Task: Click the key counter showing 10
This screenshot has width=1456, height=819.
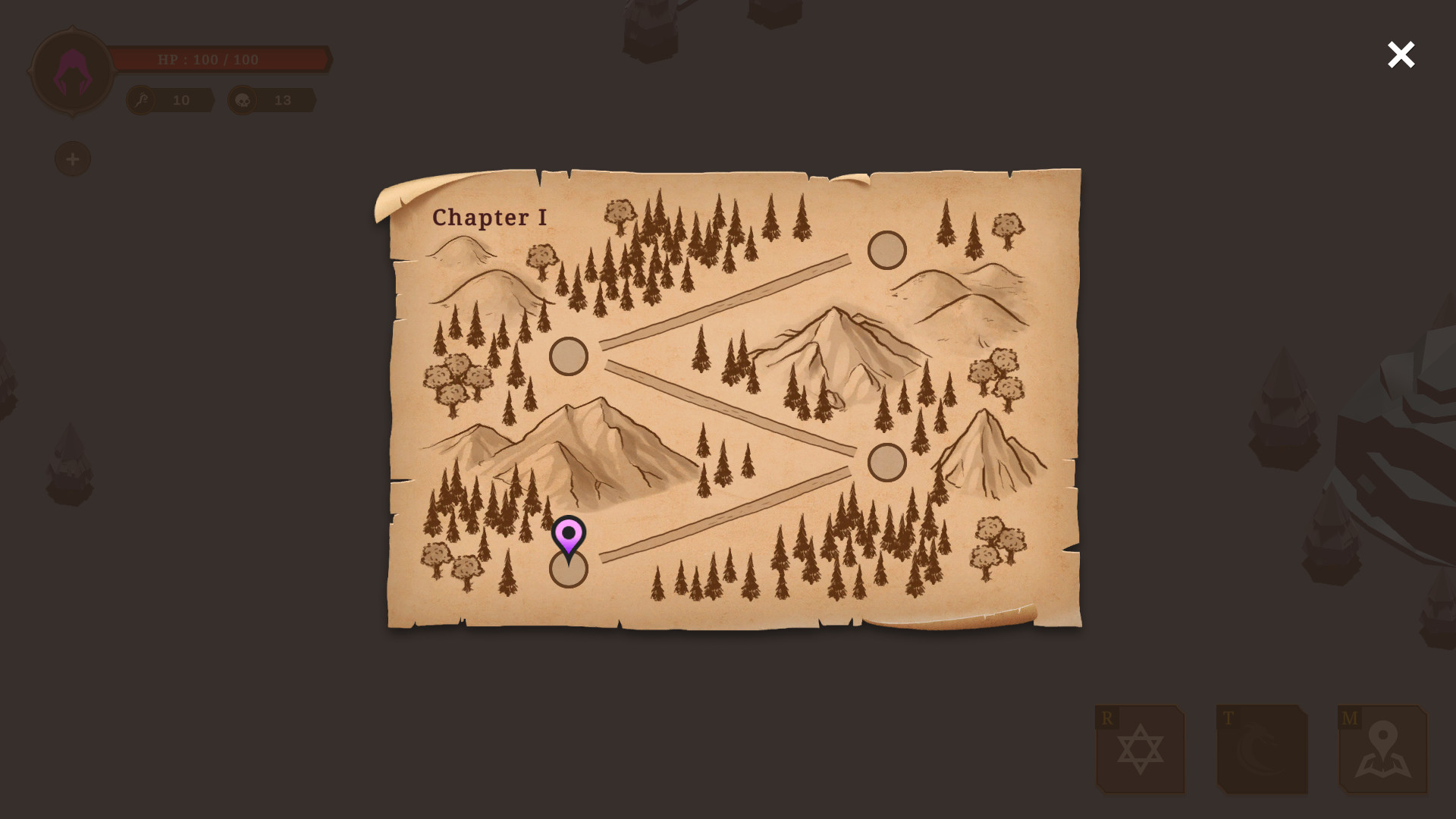Action: click(181, 99)
